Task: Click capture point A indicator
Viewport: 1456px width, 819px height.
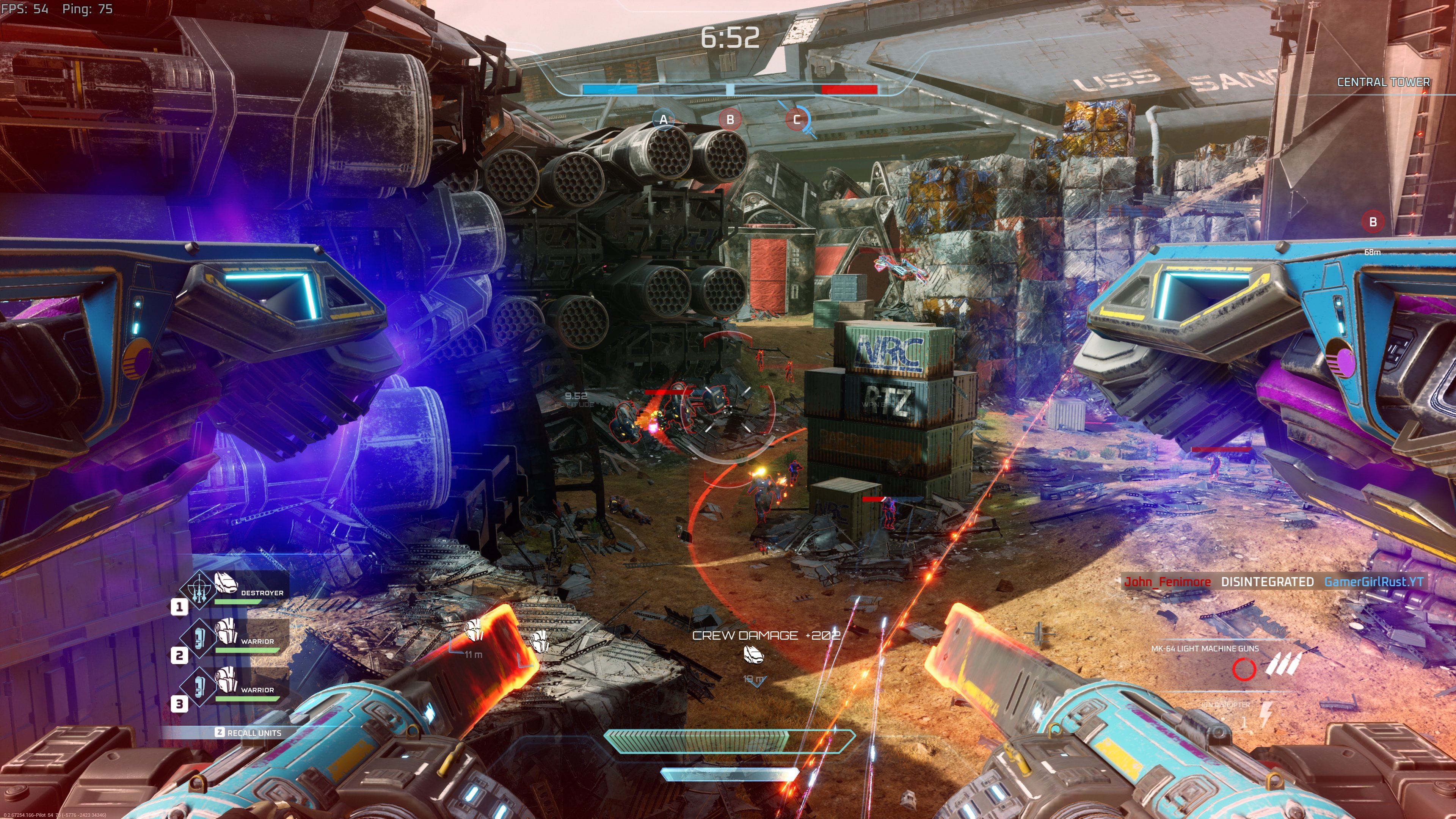Action: (663, 119)
